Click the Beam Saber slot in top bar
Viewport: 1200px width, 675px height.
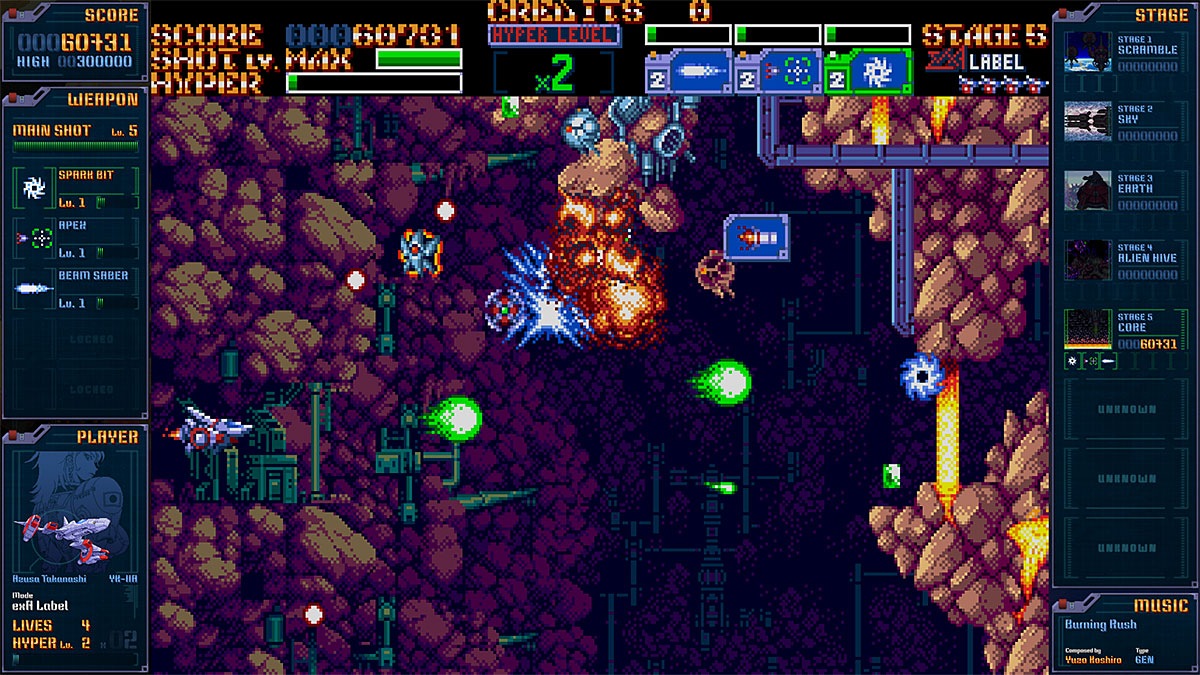[690, 71]
